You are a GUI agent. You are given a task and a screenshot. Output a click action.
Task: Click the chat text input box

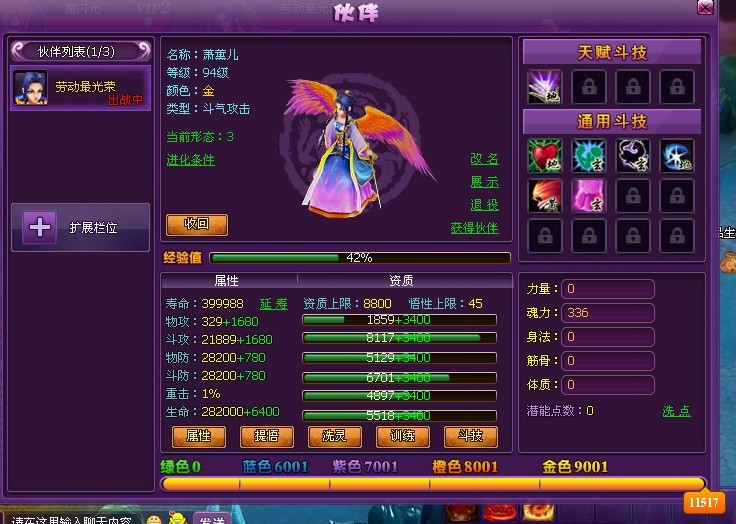pyautogui.click(x=70, y=519)
